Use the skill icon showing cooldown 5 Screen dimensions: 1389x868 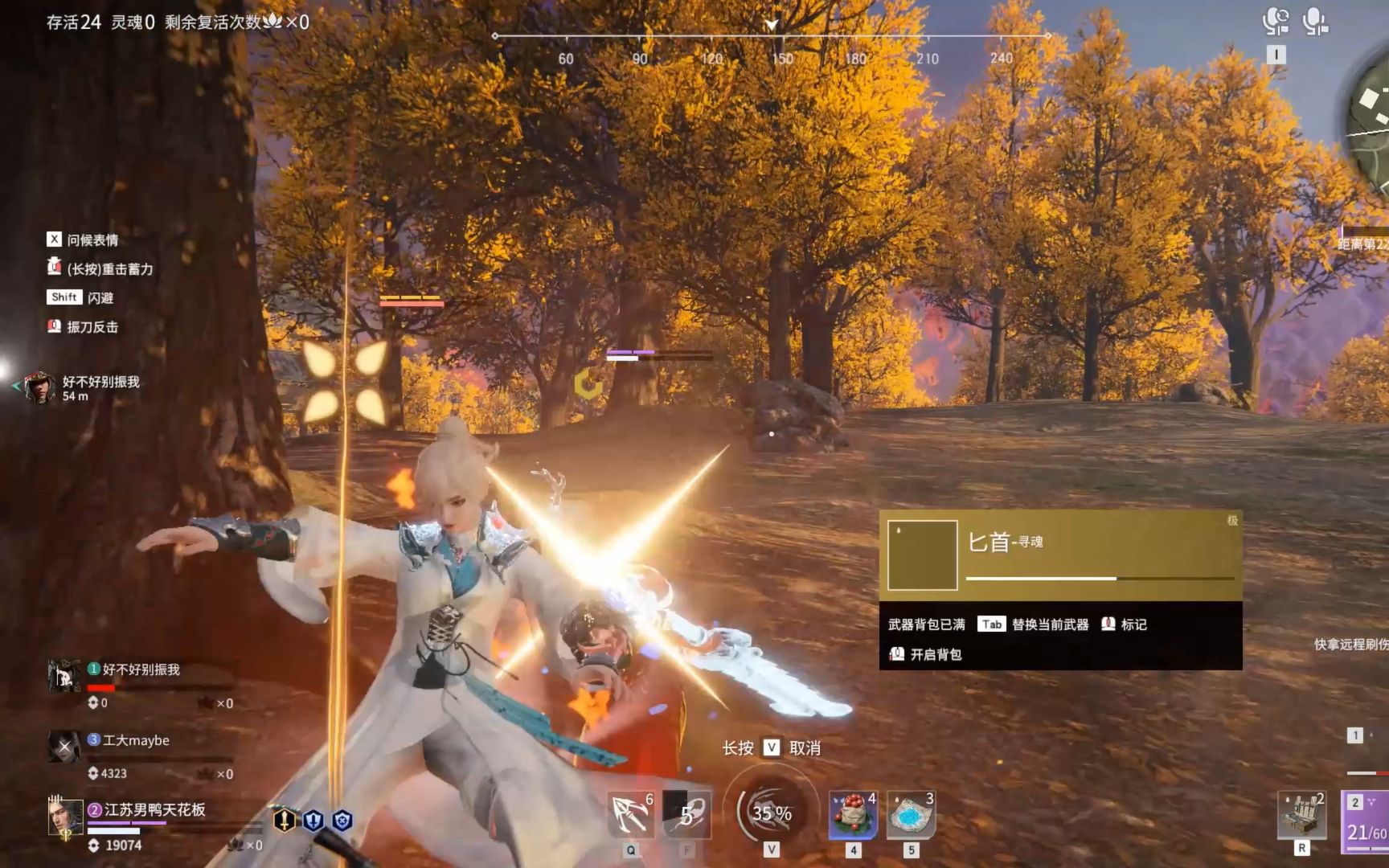pos(688,815)
